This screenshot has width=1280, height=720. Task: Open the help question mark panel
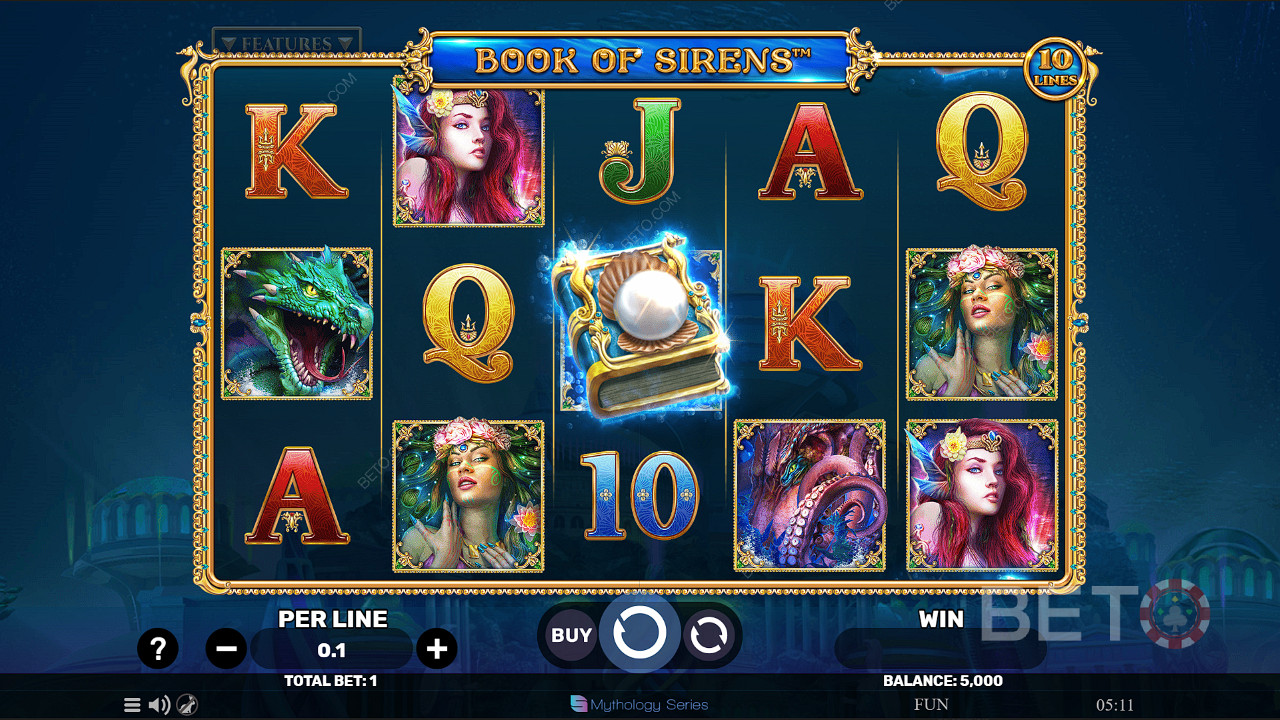click(157, 649)
